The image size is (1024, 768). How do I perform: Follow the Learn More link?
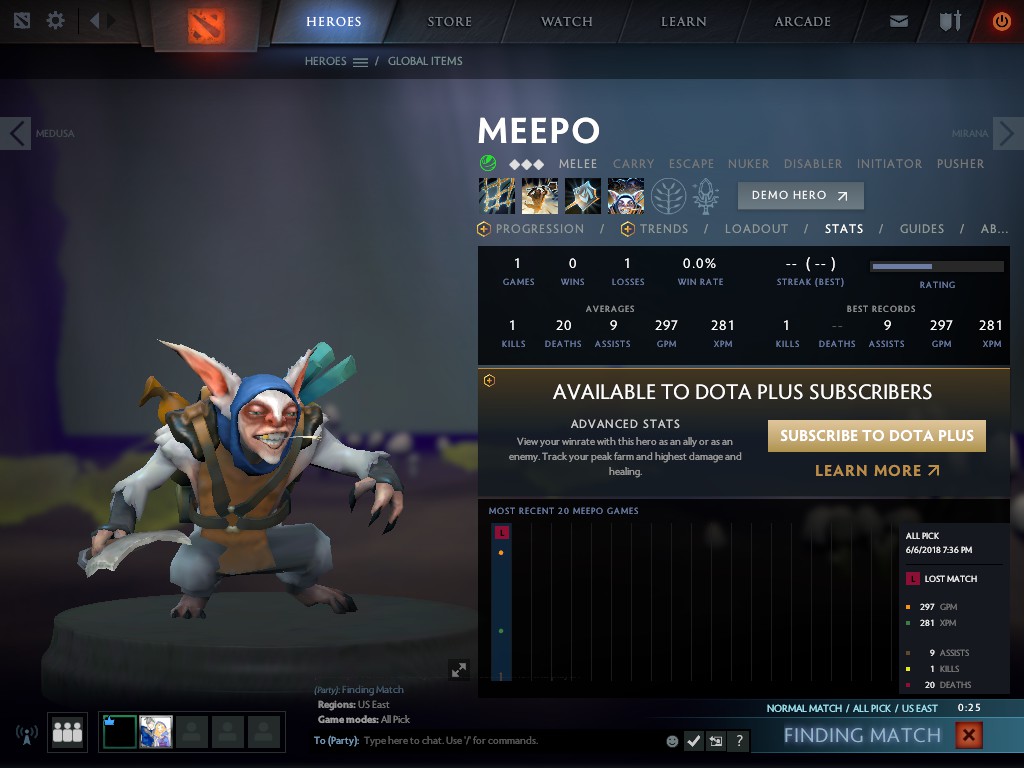(877, 470)
